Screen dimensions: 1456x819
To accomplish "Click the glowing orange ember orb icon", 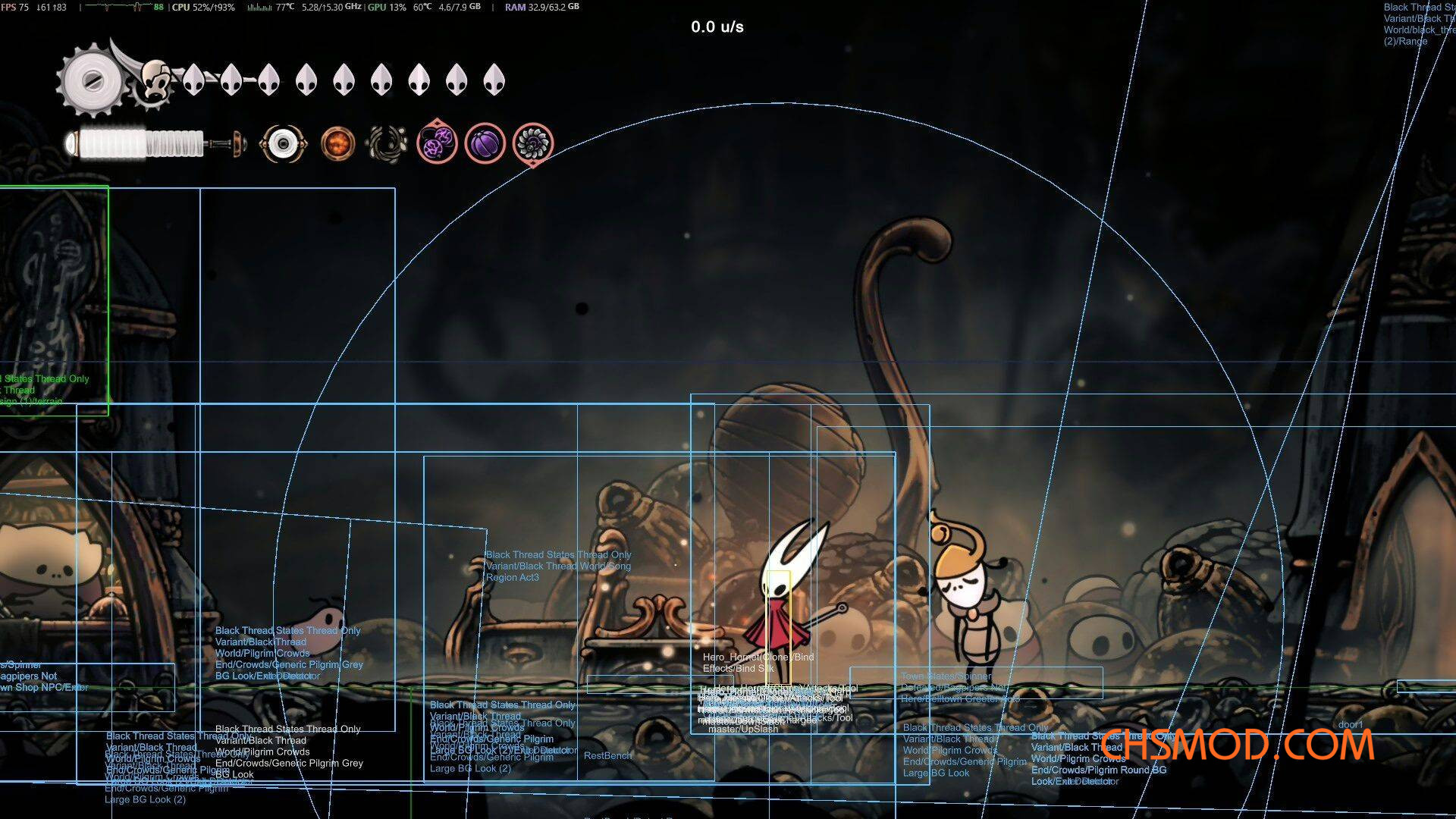I will coord(337,143).
